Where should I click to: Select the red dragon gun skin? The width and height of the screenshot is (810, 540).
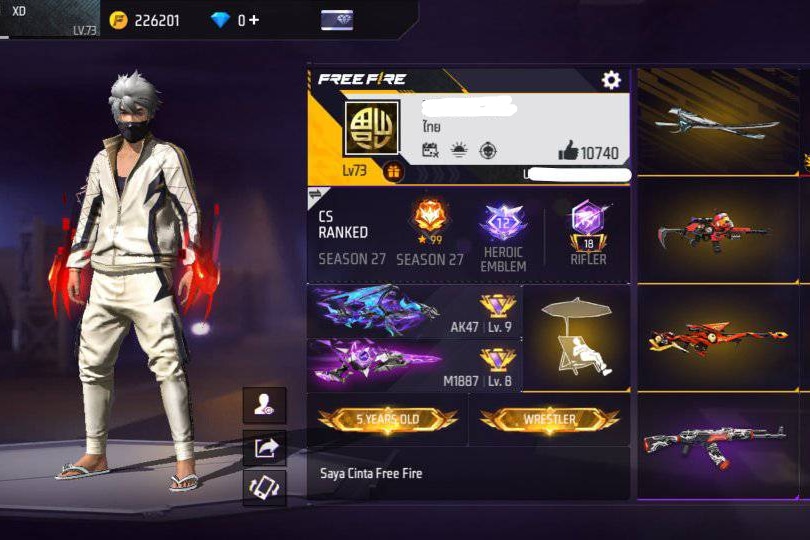(716, 337)
